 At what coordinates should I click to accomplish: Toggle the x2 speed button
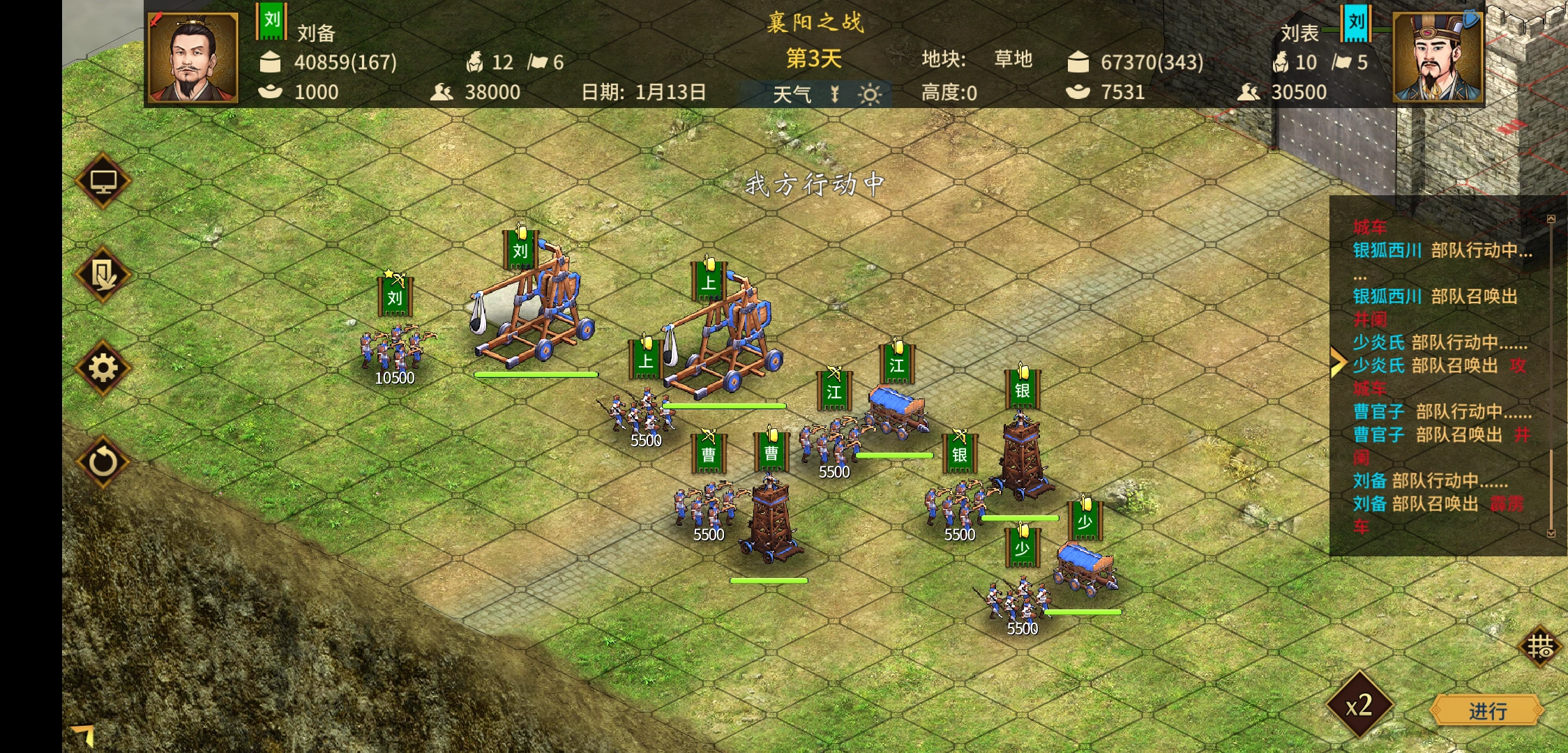[x=1359, y=705]
